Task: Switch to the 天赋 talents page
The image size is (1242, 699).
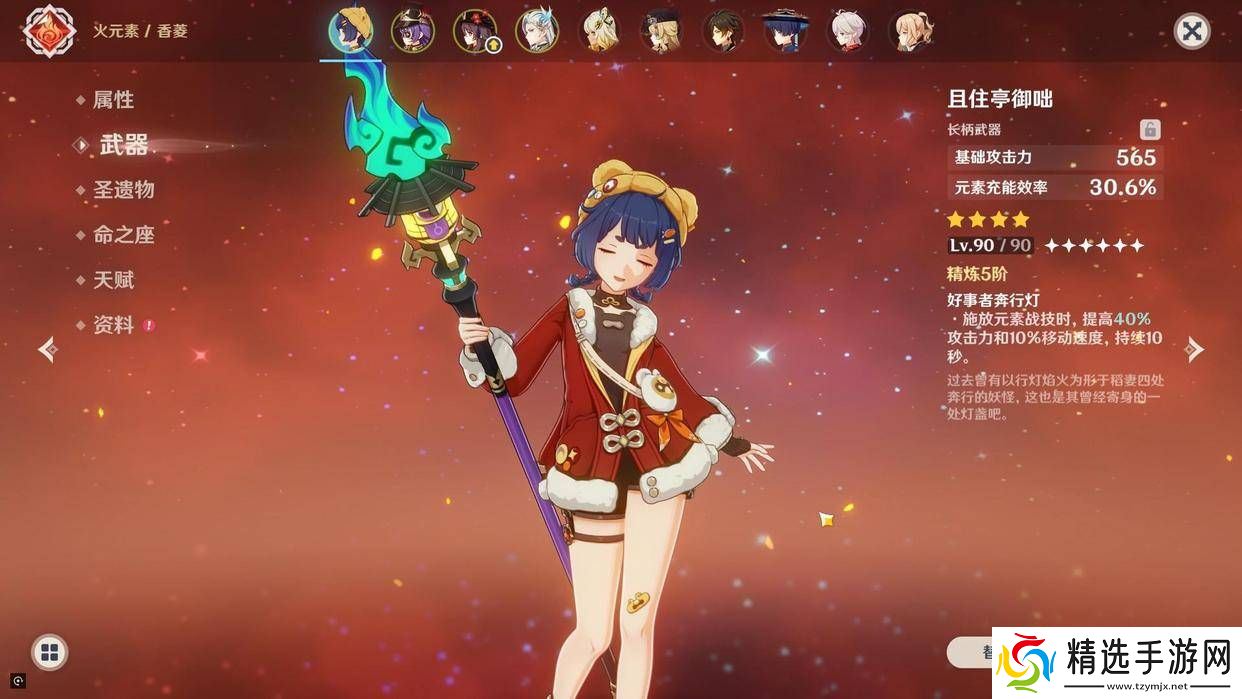Action: (x=113, y=280)
